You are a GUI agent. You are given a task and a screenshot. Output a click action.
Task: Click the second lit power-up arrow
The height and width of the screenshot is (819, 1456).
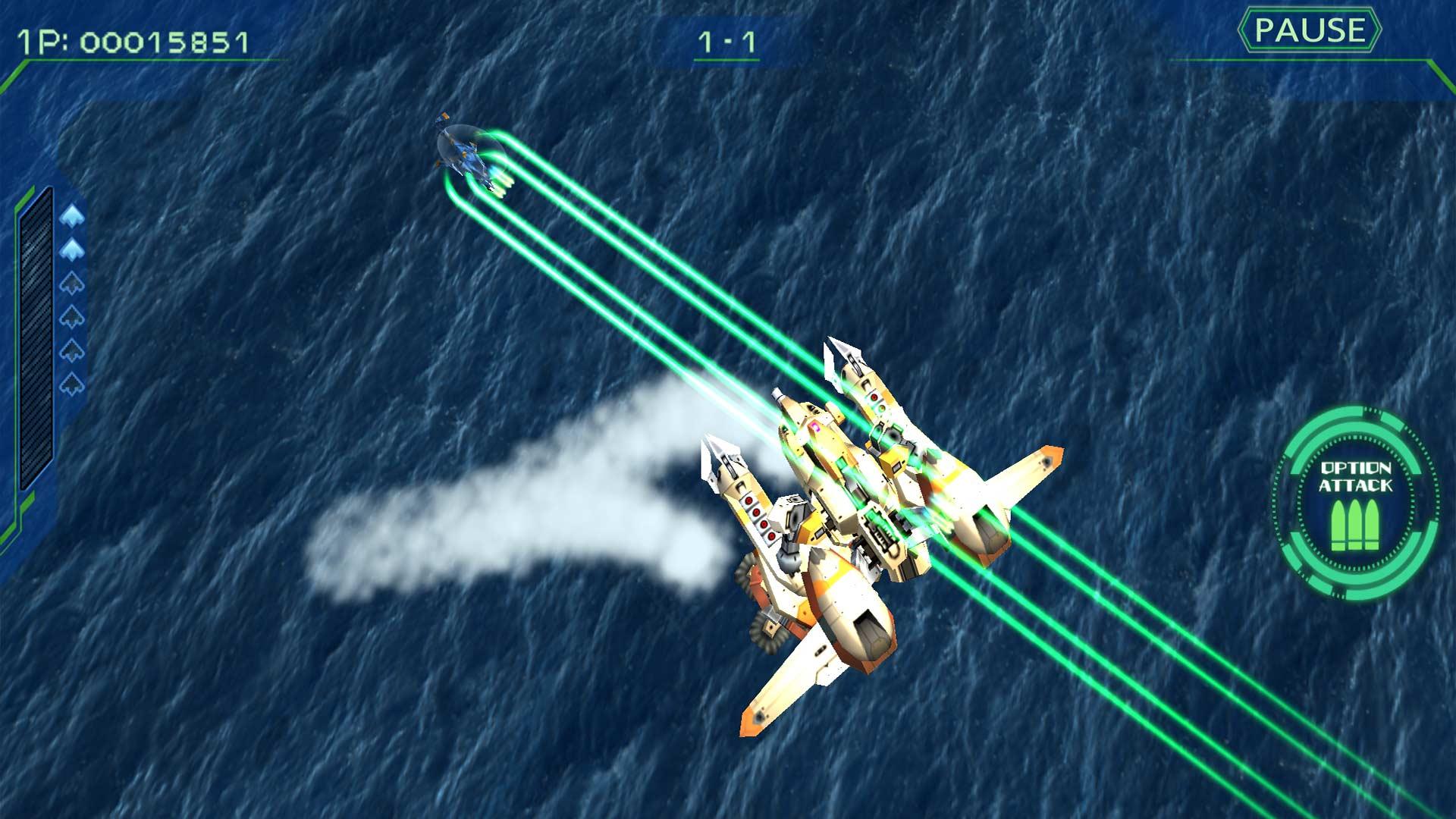pos(72,248)
